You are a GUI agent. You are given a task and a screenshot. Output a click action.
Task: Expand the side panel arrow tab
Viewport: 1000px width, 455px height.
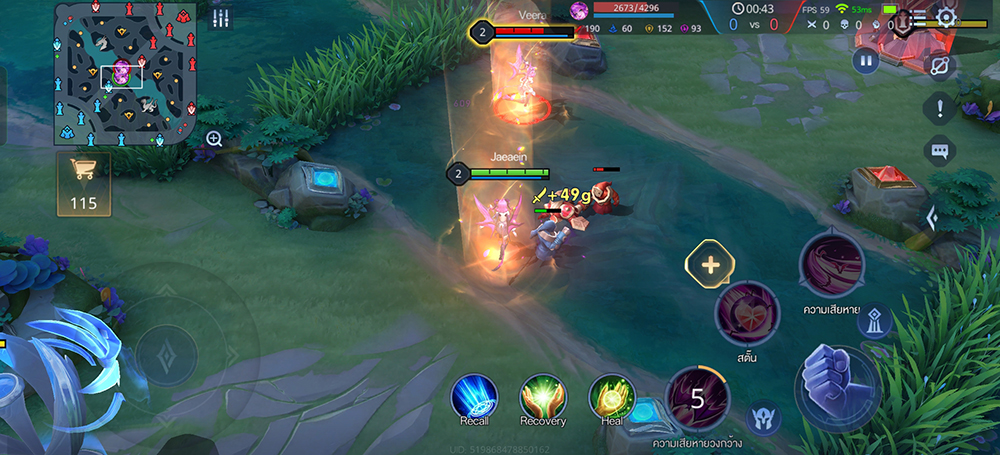pos(931,218)
